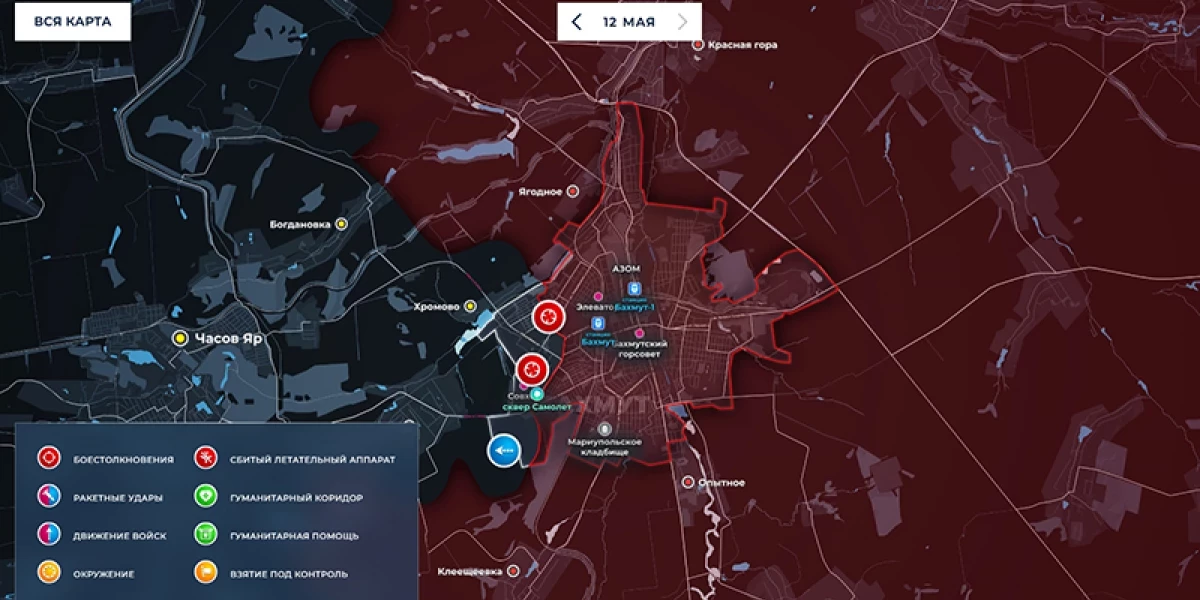Select the Гуманитарный коридор legend entry
This screenshot has height=600, width=1200.
pyautogui.click(x=207, y=497)
